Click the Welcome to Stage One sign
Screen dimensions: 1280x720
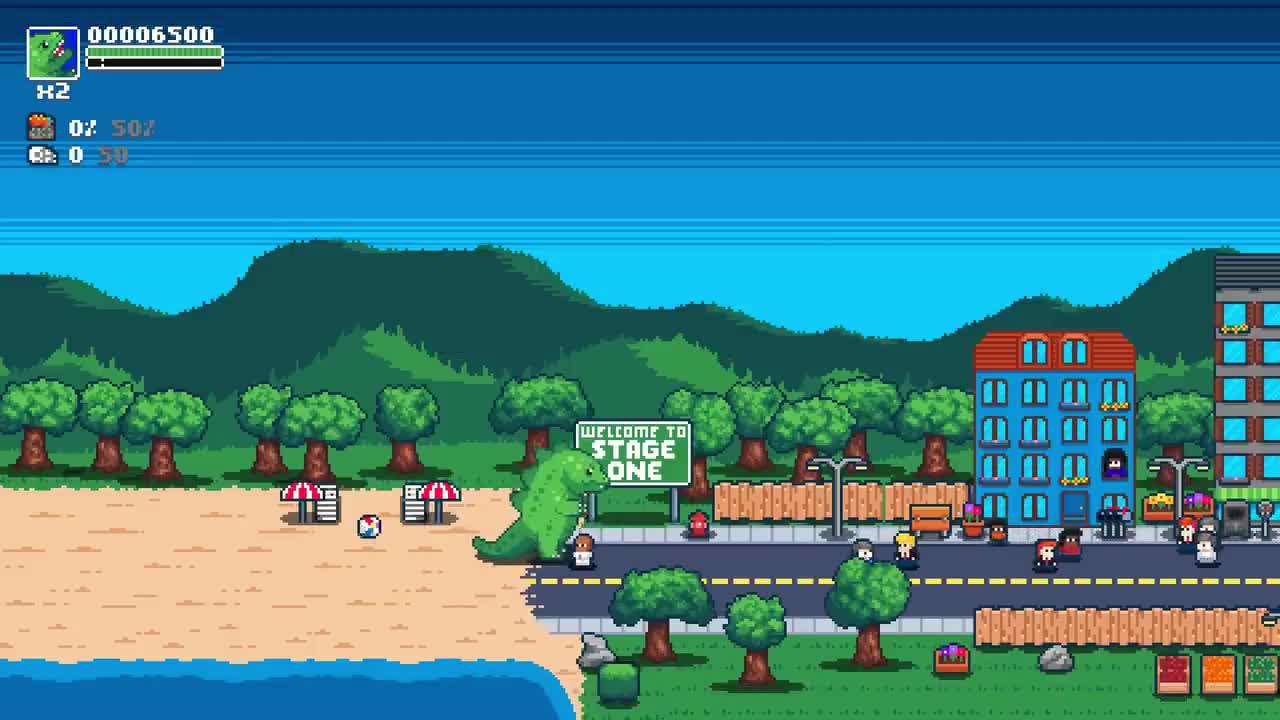pos(634,452)
